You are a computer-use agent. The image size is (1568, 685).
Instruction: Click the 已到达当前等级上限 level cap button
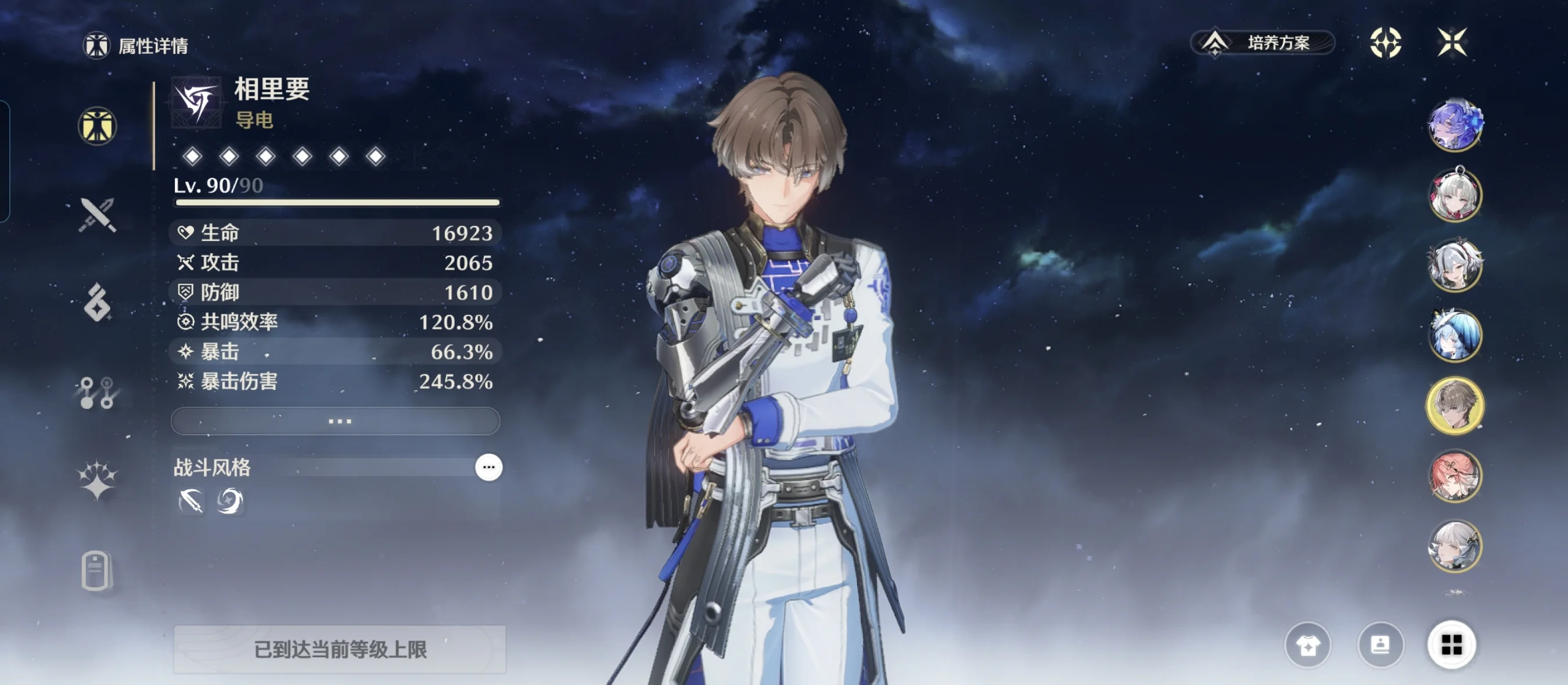coord(340,650)
